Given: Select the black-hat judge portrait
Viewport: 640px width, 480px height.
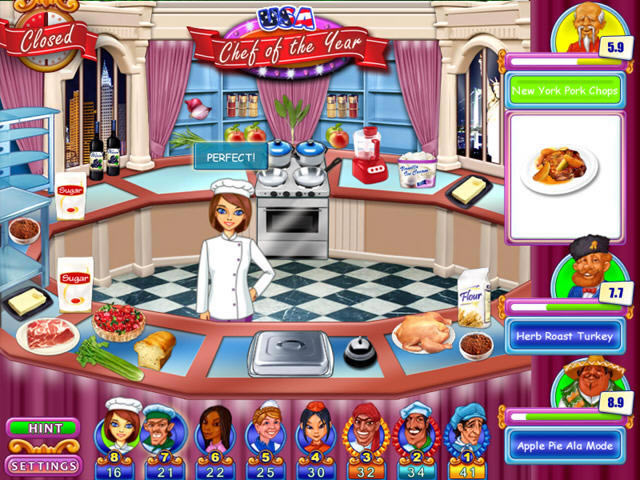Looking at the screenshot, I should [x=582, y=270].
